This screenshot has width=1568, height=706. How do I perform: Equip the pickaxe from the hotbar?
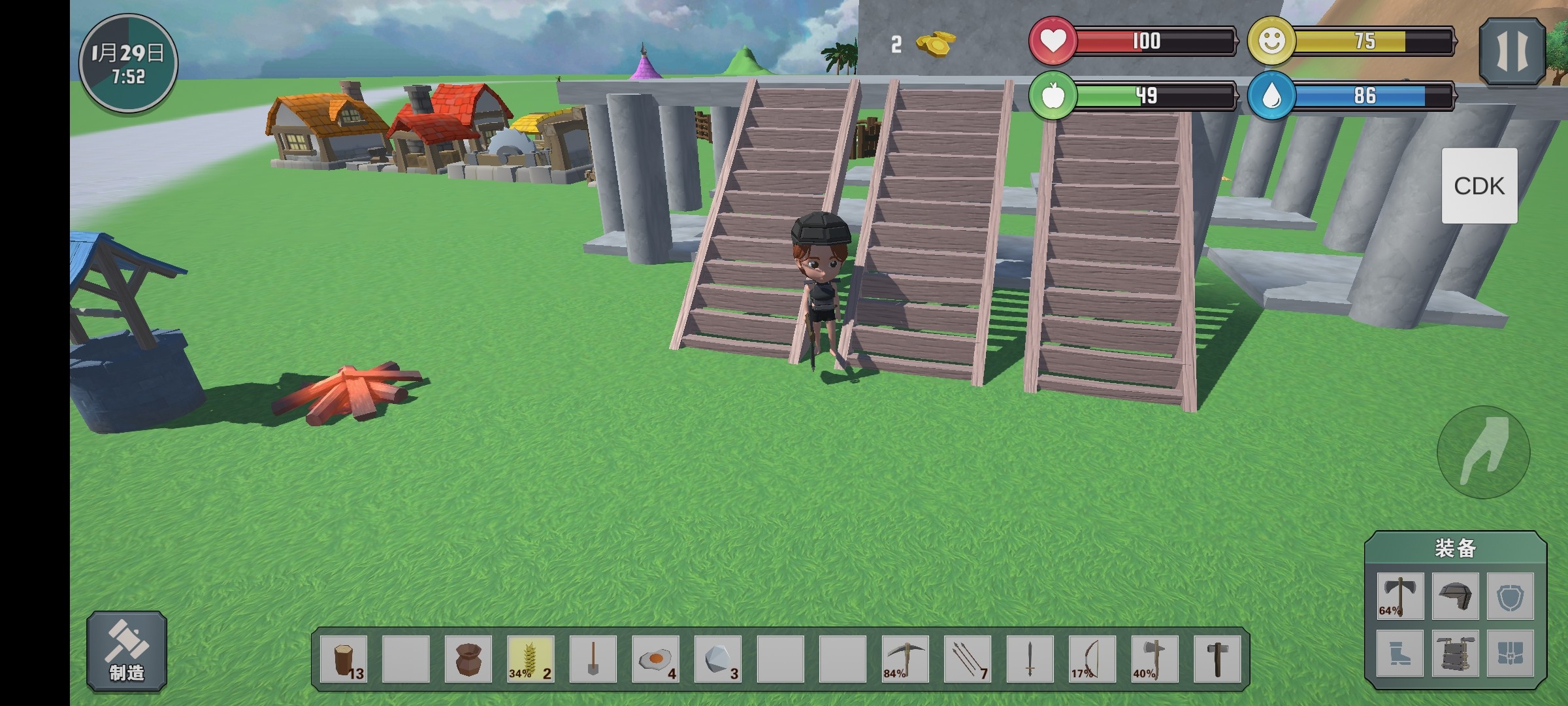point(905,659)
